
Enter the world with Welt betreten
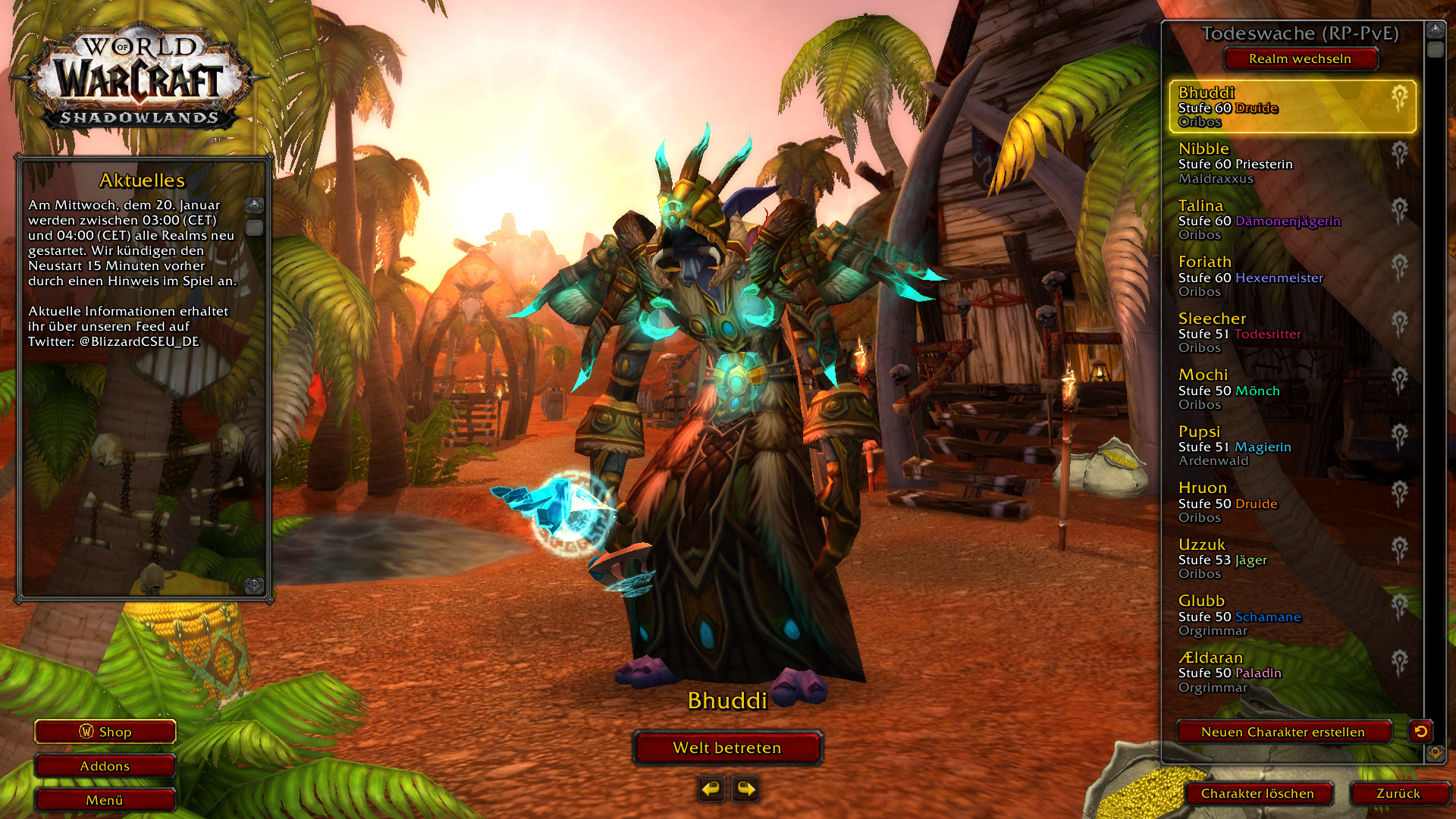(x=727, y=748)
